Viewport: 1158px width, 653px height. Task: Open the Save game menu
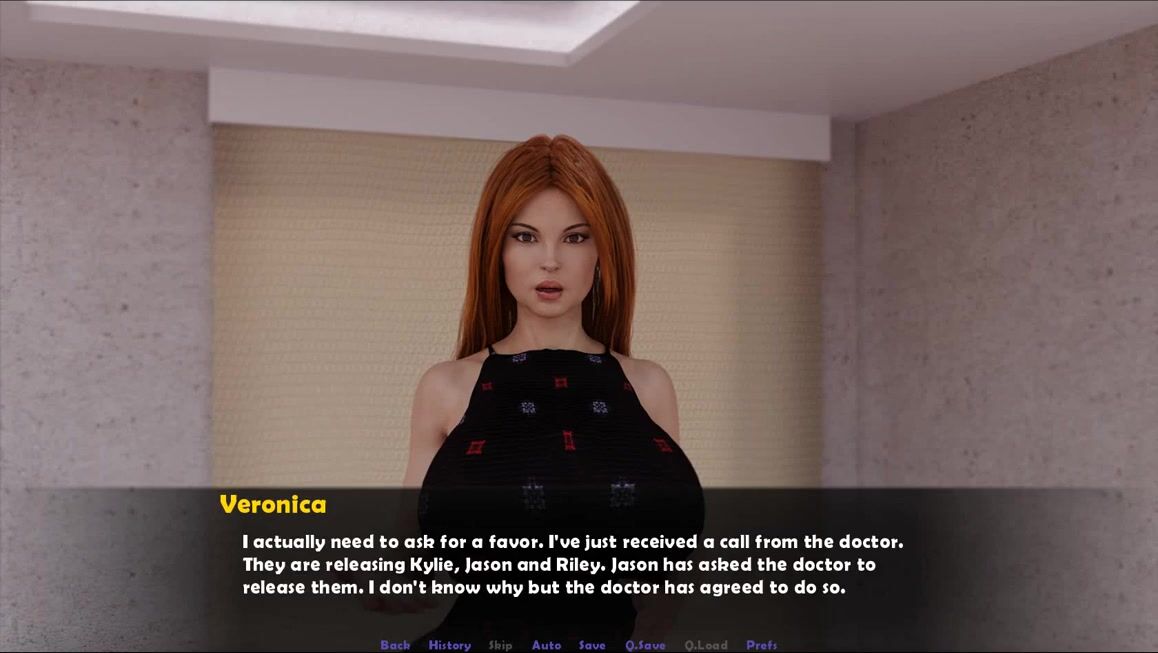(592, 645)
